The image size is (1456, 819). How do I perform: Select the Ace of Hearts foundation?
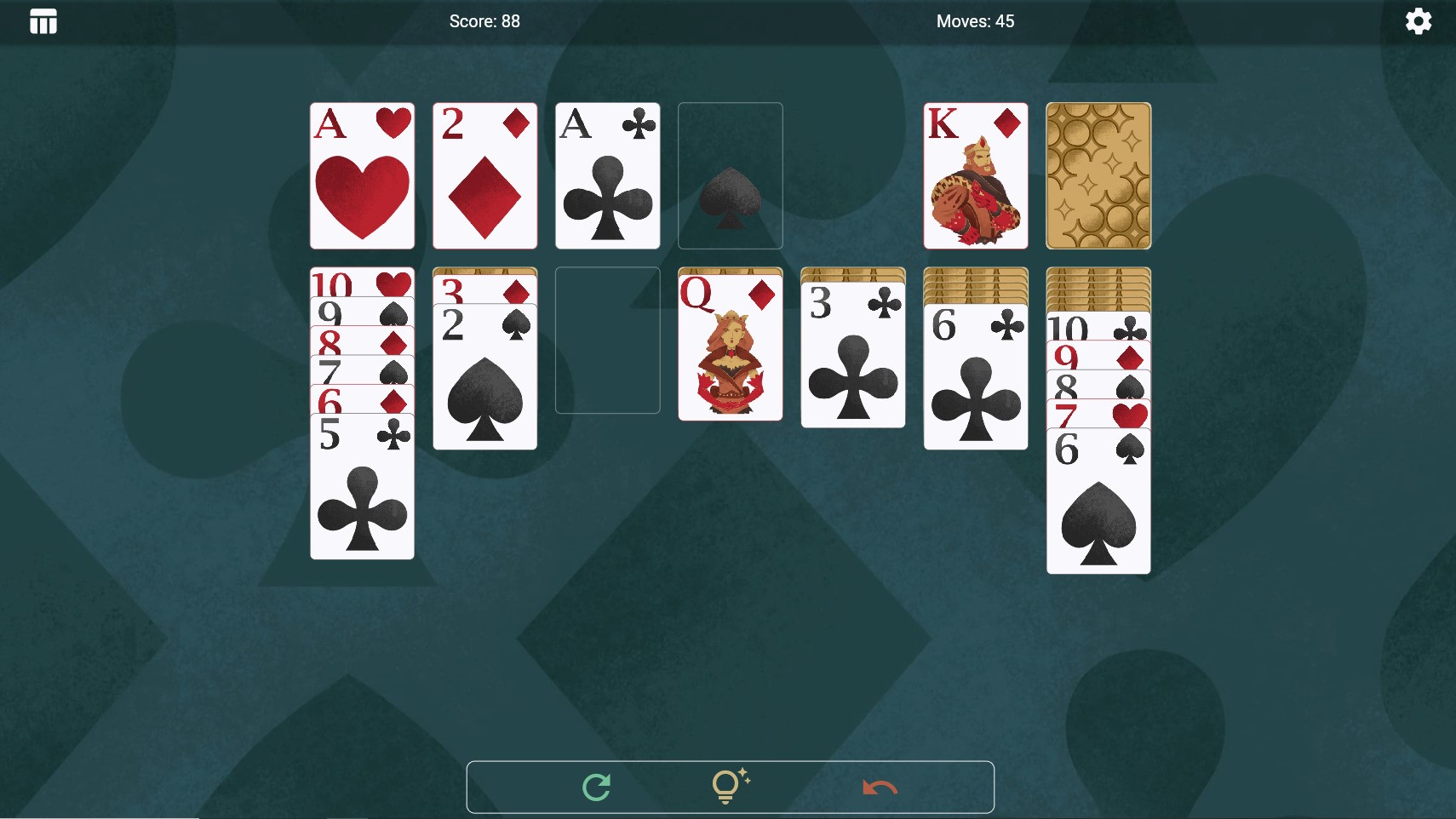click(x=361, y=175)
